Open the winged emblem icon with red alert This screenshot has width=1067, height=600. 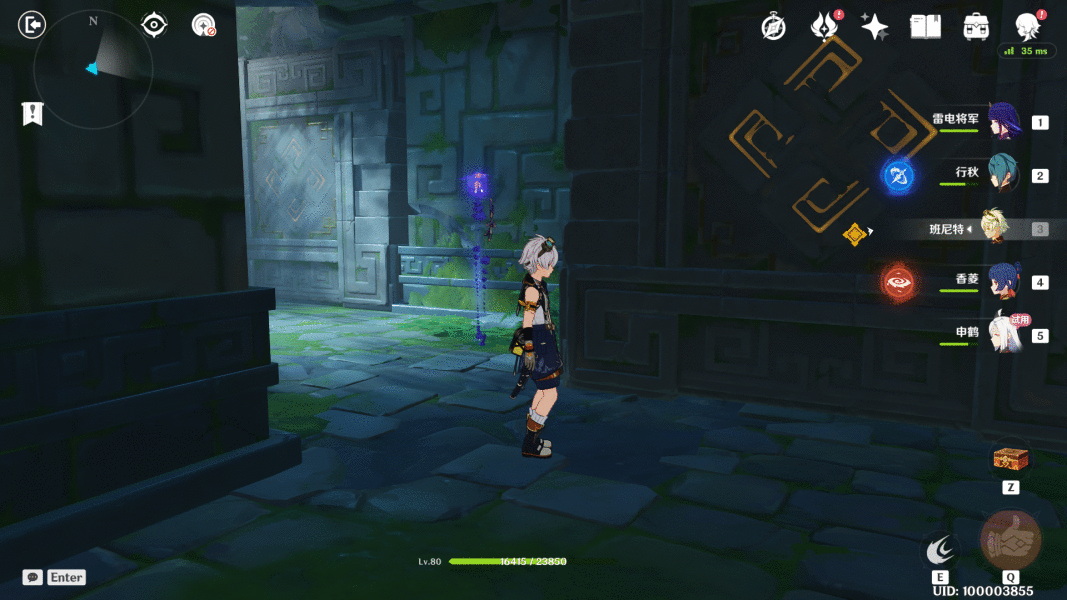pos(824,27)
